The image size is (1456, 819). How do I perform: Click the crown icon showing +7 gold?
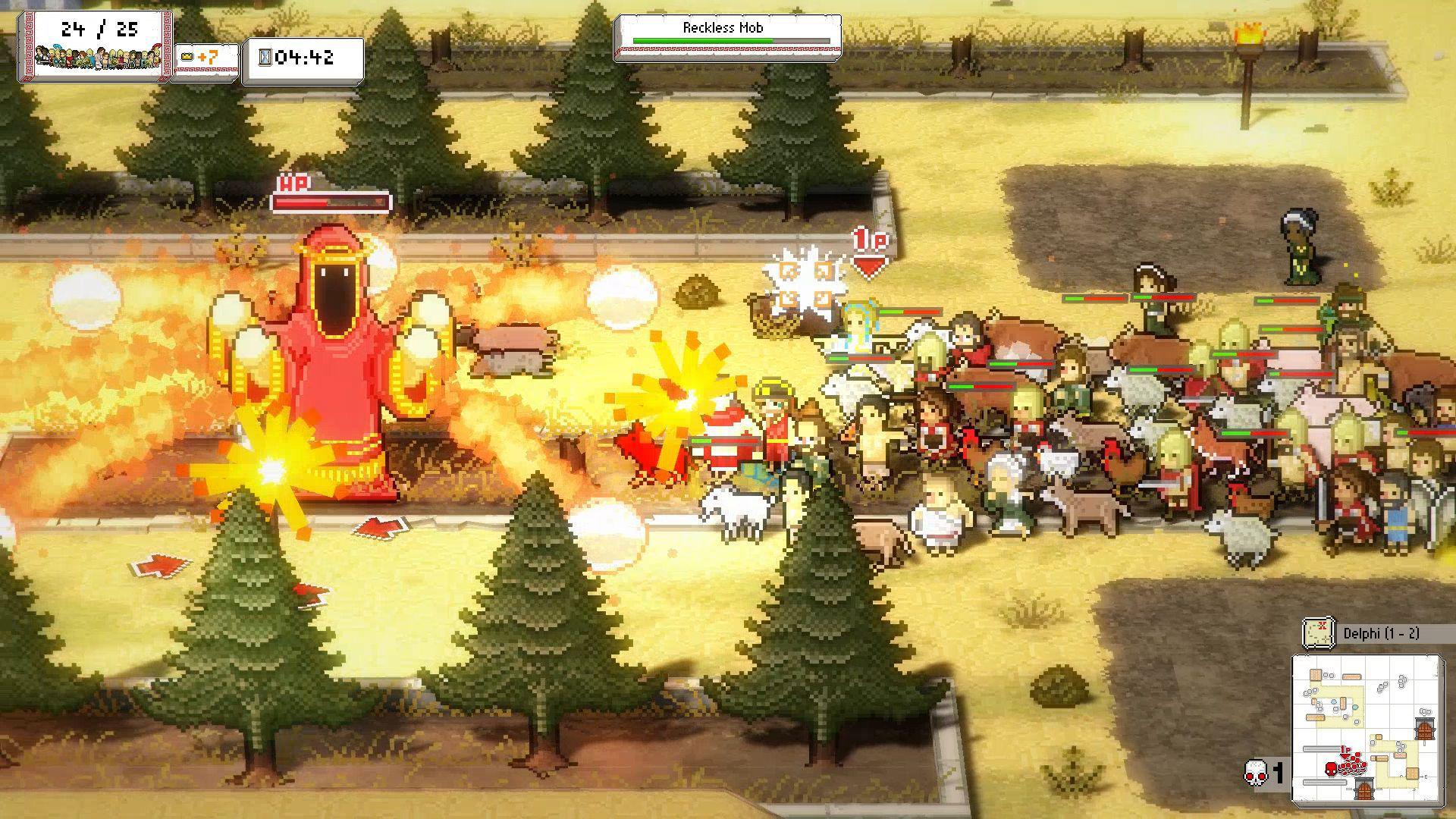187,58
